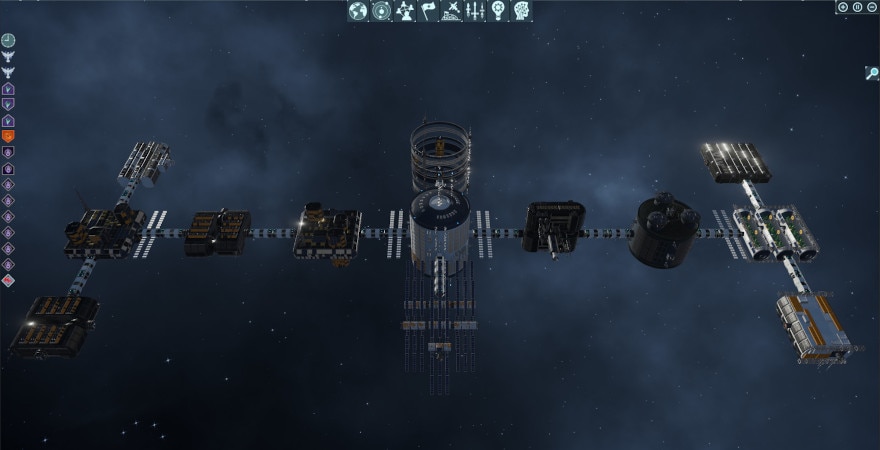Open the spaceship fleets panel

click(474, 11)
